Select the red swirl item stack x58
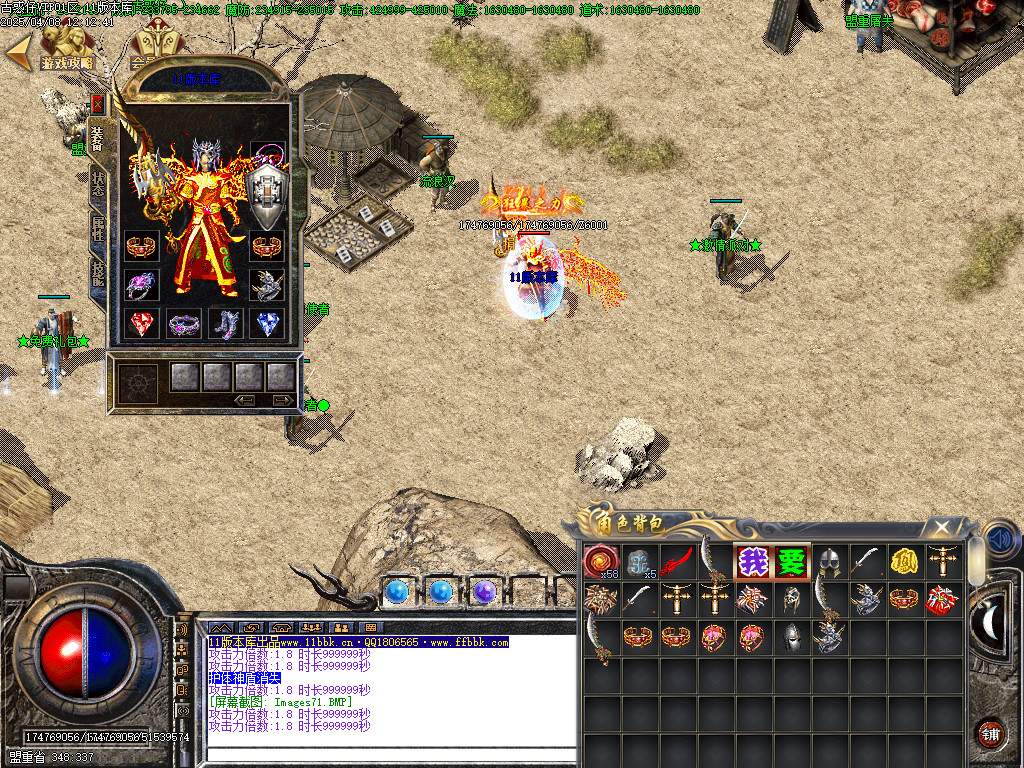The width and height of the screenshot is (1024, 768). [x=601, y=562]
